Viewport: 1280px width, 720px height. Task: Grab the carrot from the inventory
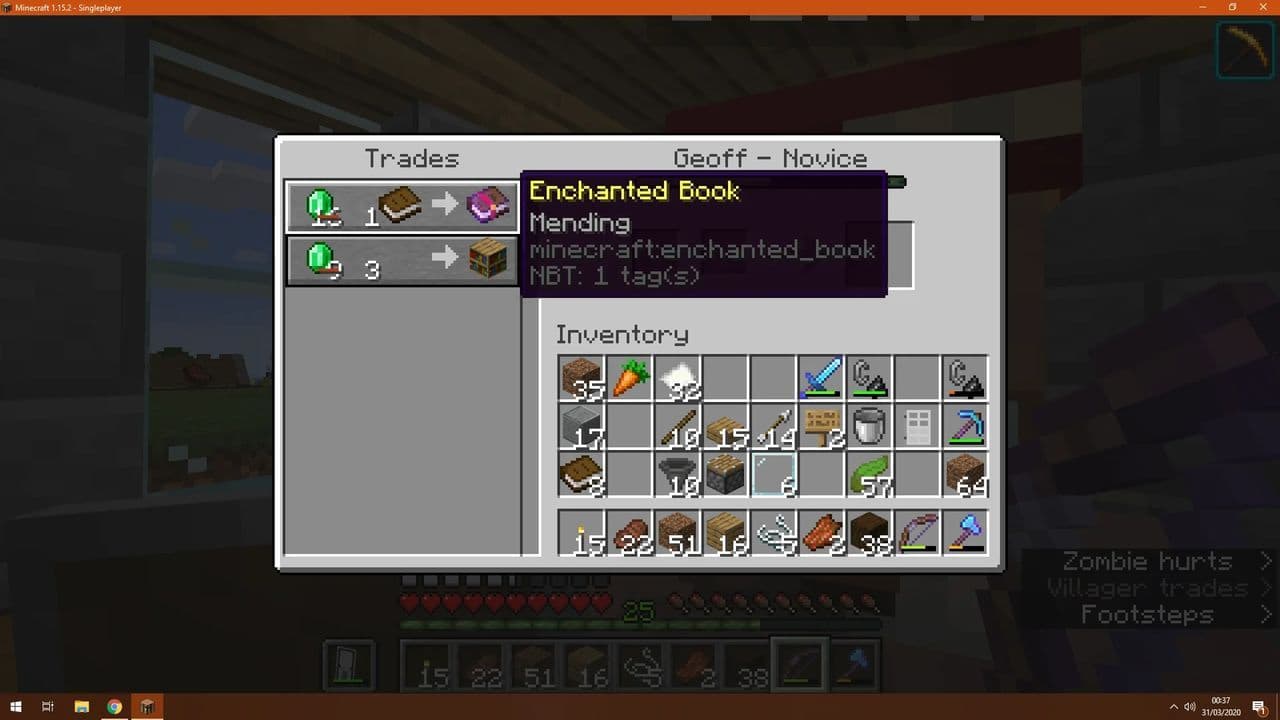(629, 375)
